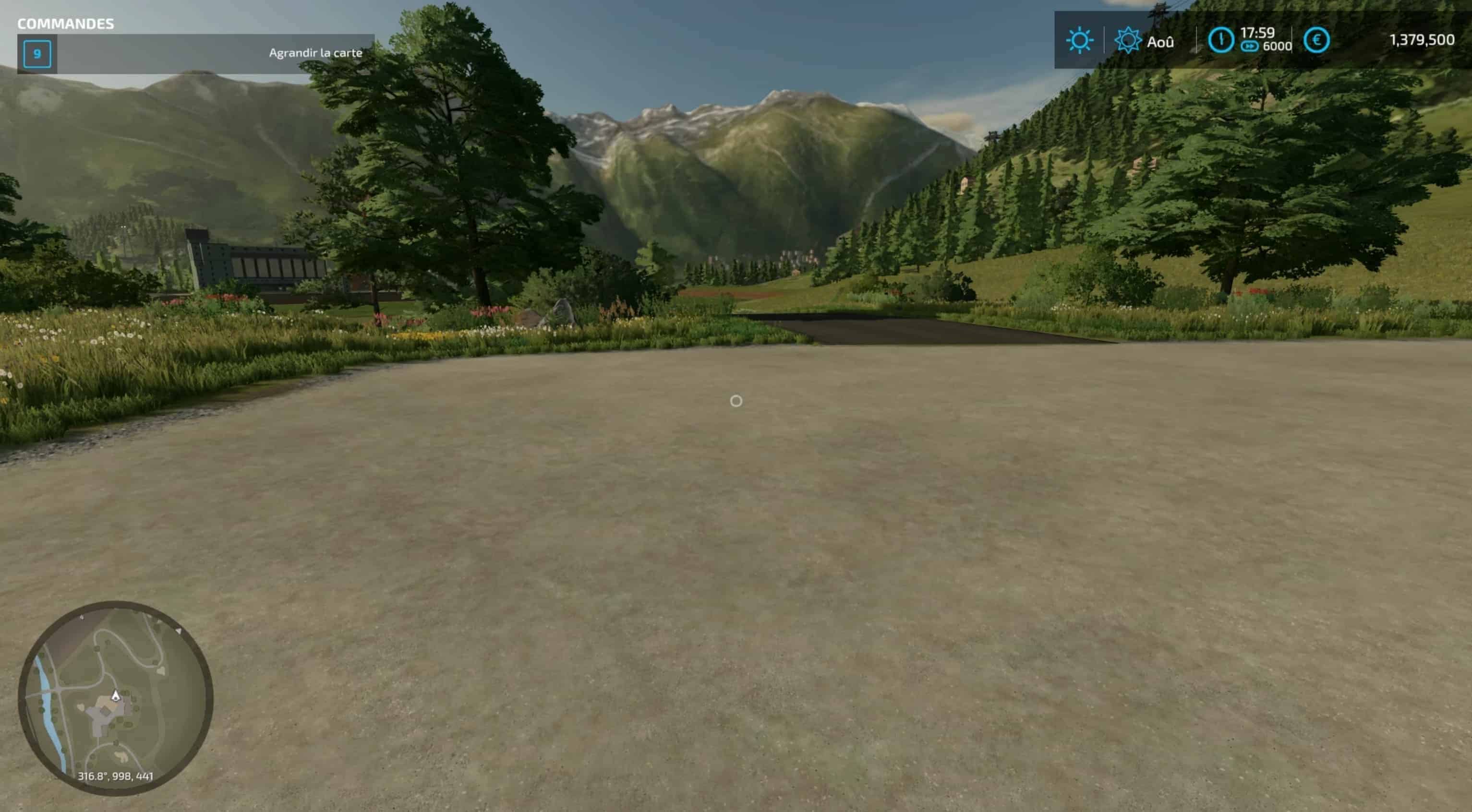Click the clock icon in the HUD
The width and height of the screenshot is (1472, 812).
(x=1221, y=40)
